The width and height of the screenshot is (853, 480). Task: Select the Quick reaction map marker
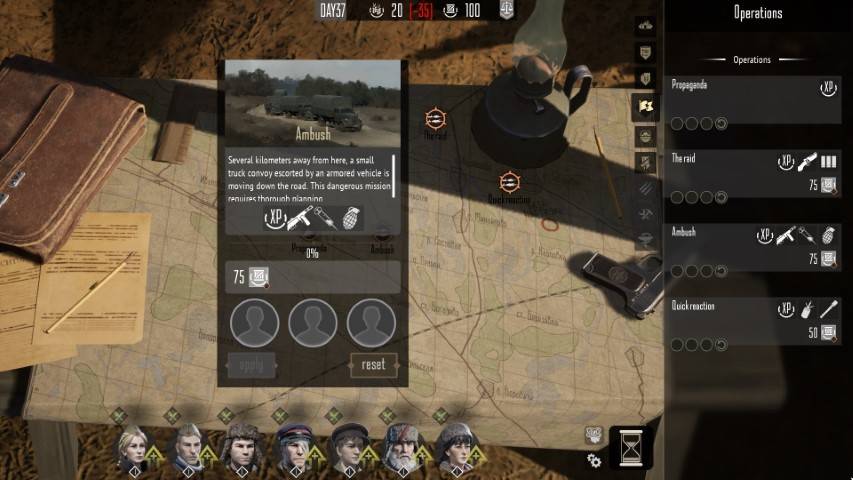tap(509, 182)
